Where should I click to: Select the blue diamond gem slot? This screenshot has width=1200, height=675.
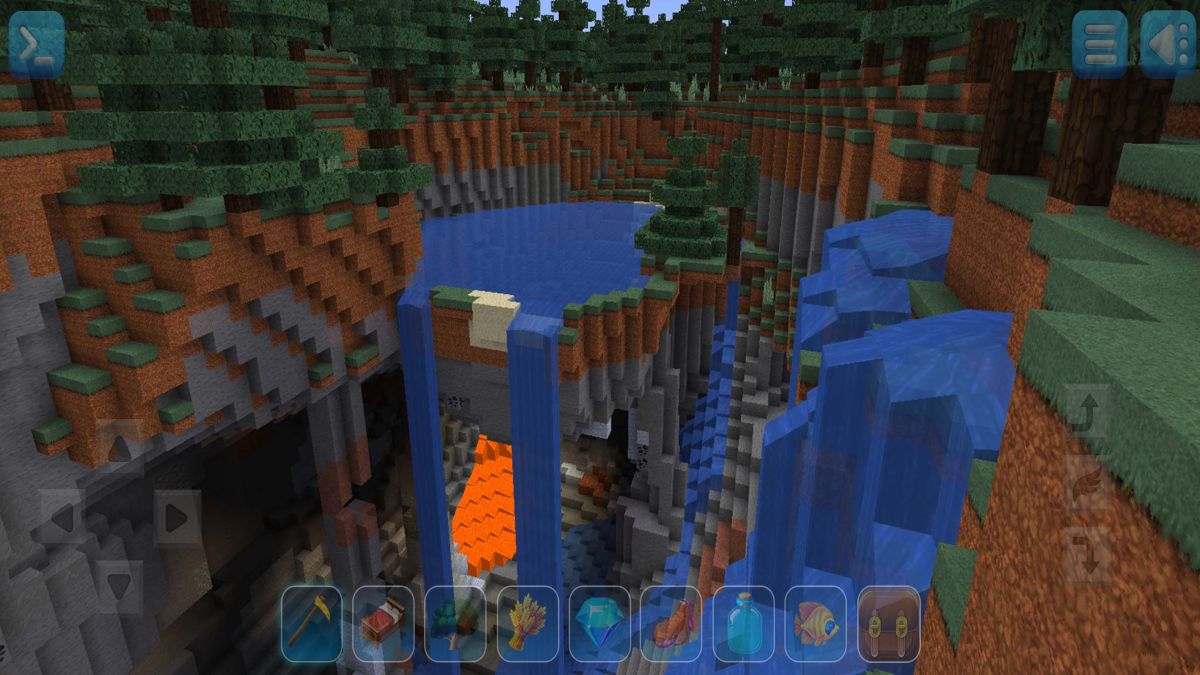(600, 624)
